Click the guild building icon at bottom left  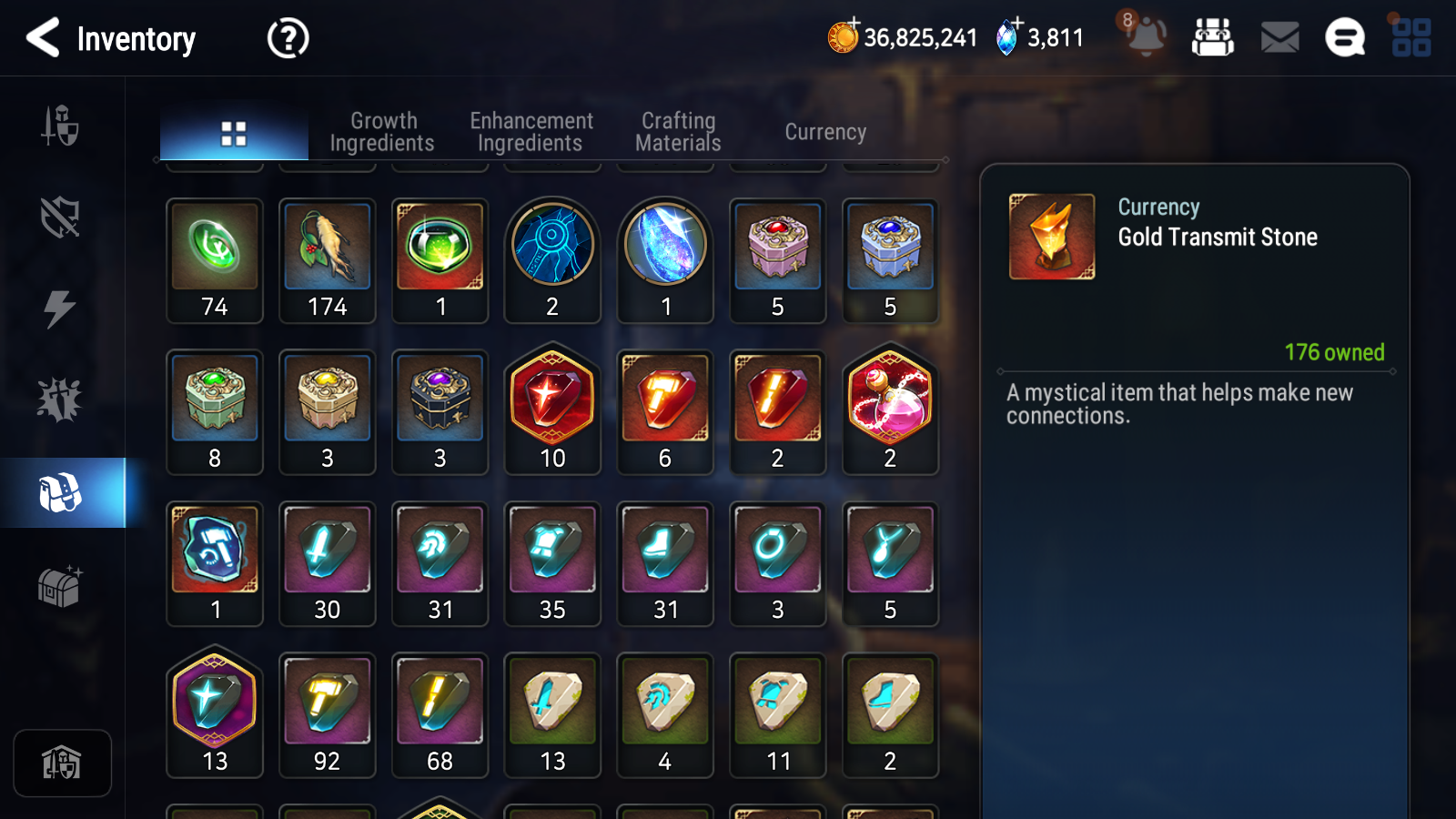click(x=61, y=763)
